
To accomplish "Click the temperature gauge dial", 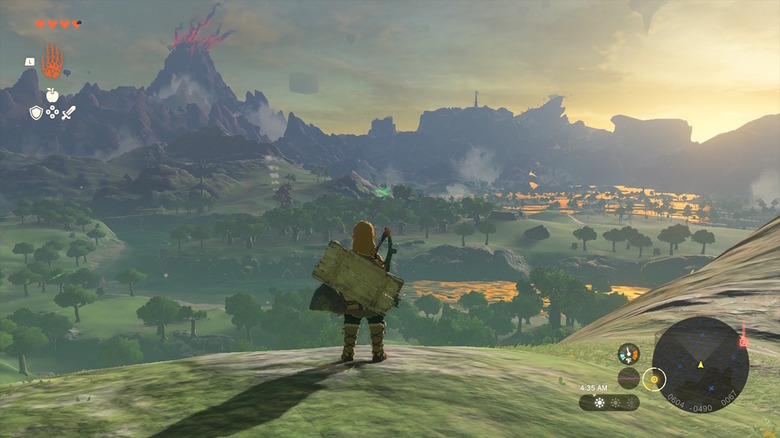I will pos(628,354).
